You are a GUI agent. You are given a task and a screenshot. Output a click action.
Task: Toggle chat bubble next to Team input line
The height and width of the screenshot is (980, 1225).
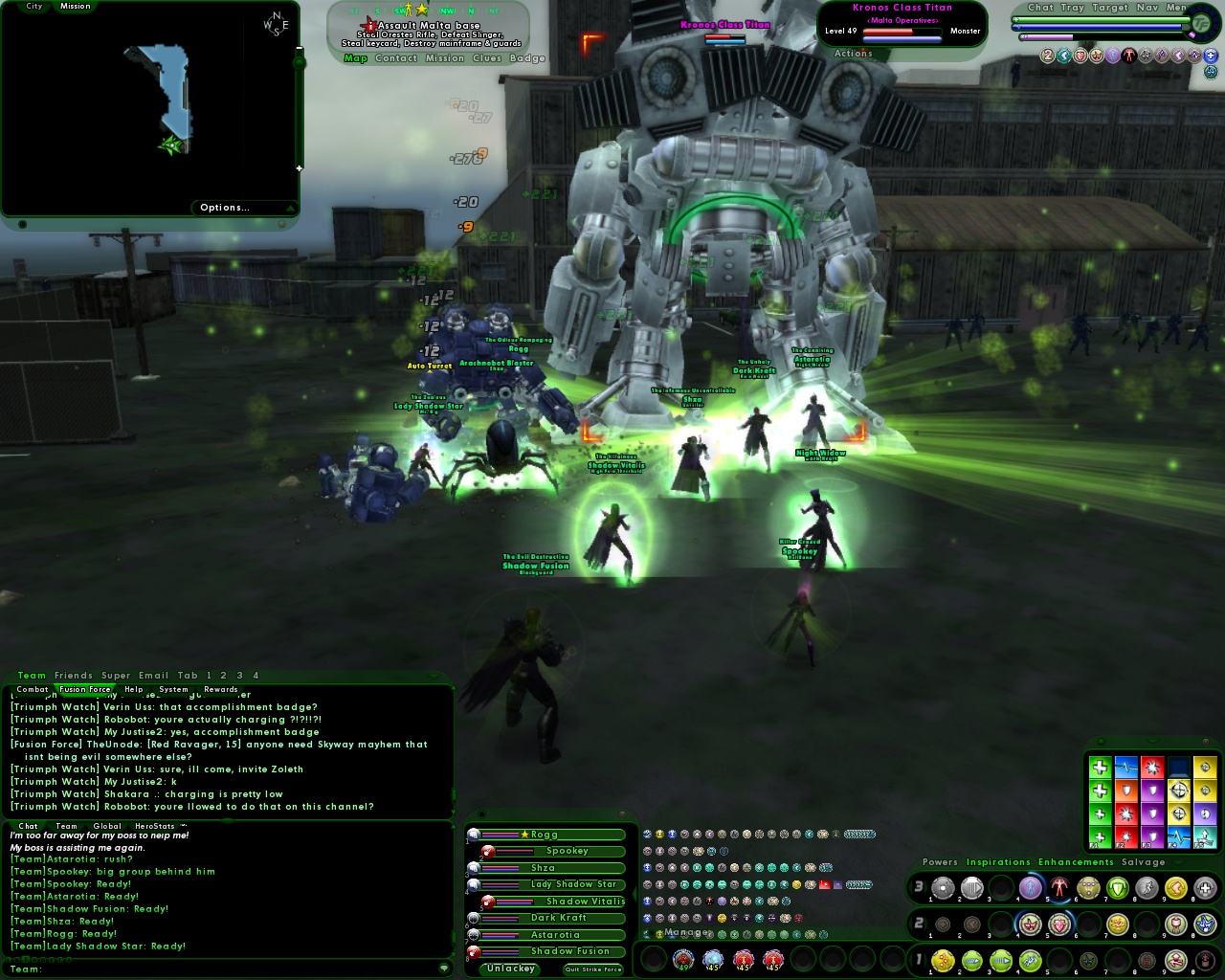coord(442,968)
